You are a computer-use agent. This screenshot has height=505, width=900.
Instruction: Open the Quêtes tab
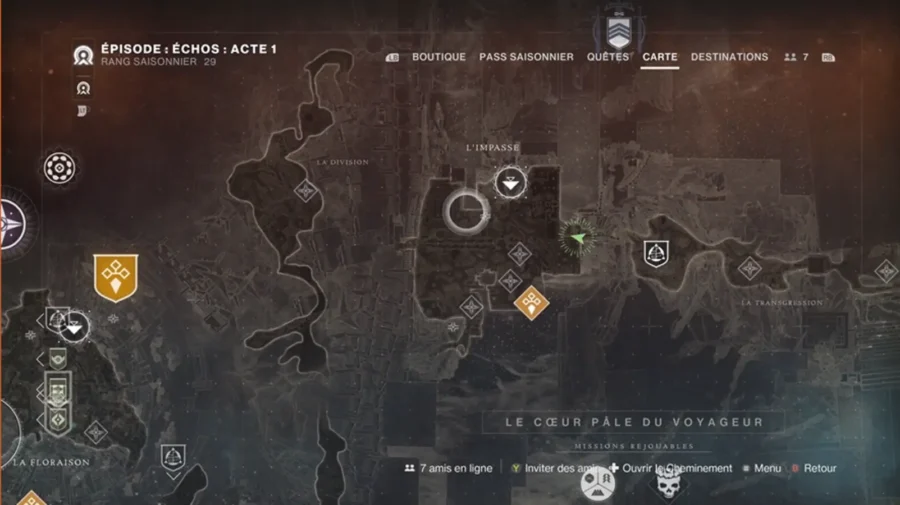point(608,57)
